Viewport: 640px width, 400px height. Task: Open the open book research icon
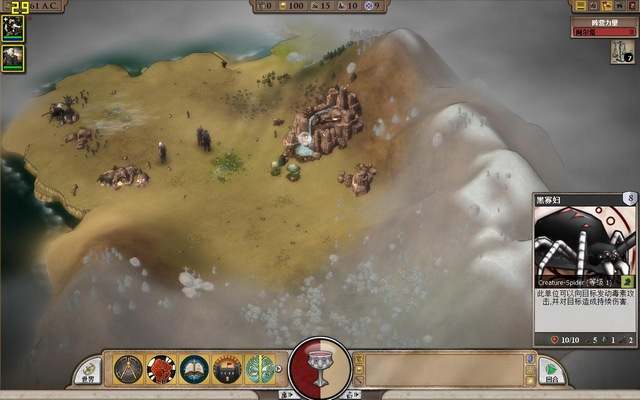pos(194,369)
